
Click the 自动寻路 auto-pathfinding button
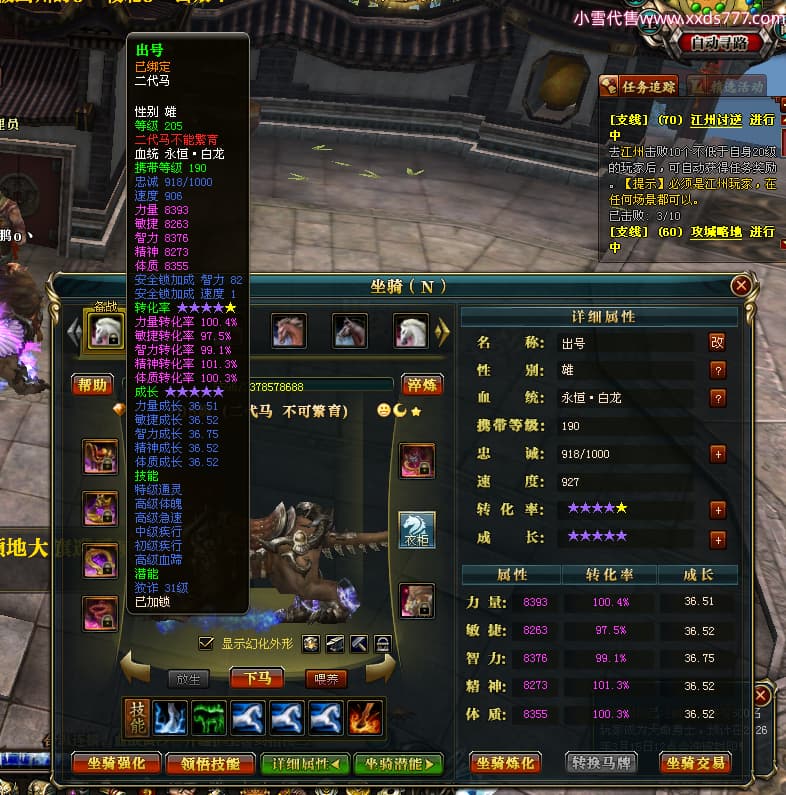click(x=726, y=43)
